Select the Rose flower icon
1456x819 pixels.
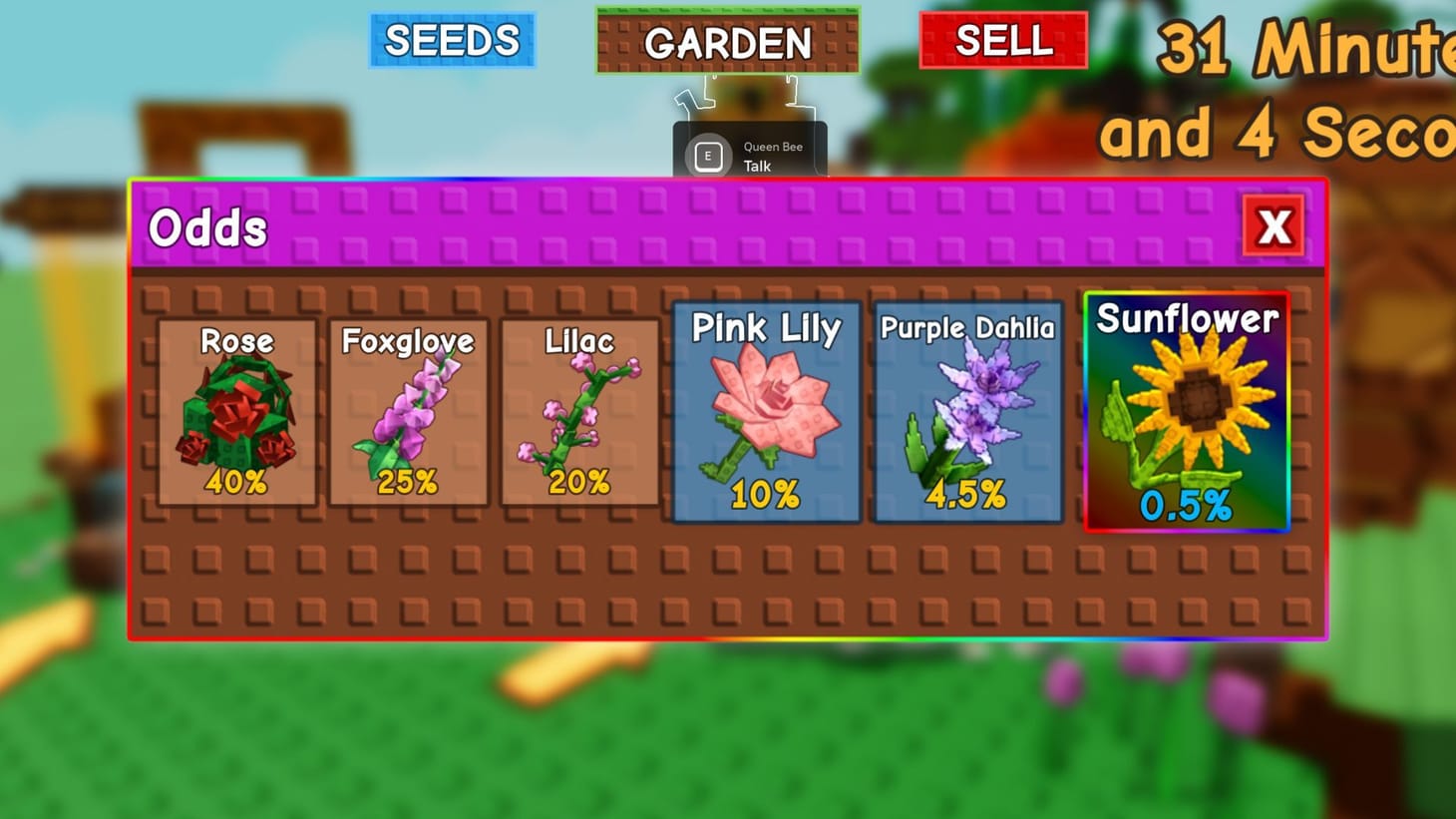[x=236, y=414]
